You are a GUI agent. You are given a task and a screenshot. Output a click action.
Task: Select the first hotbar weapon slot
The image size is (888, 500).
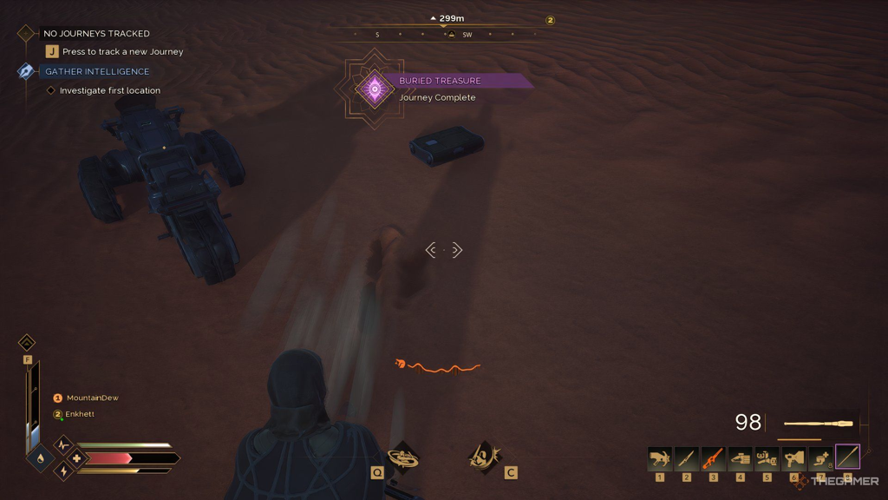click(660, 458)
